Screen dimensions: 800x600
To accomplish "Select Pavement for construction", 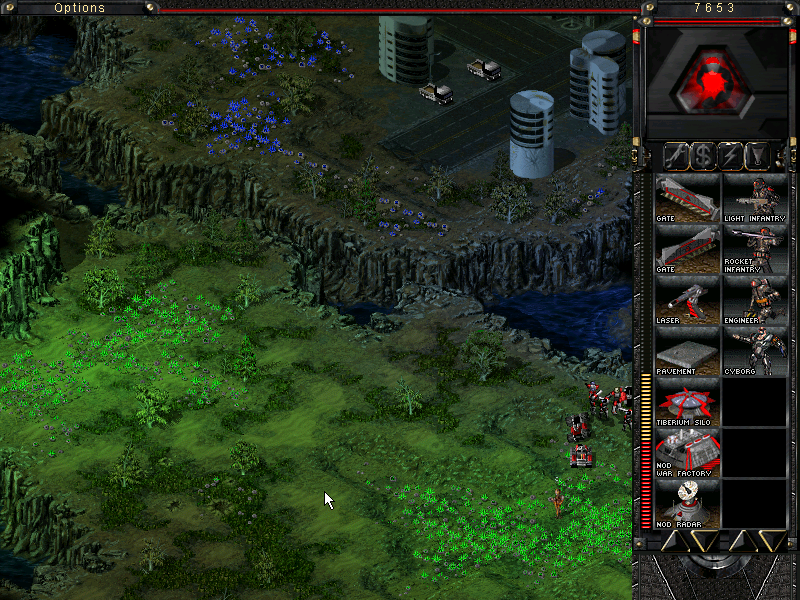I will [687, 352].
